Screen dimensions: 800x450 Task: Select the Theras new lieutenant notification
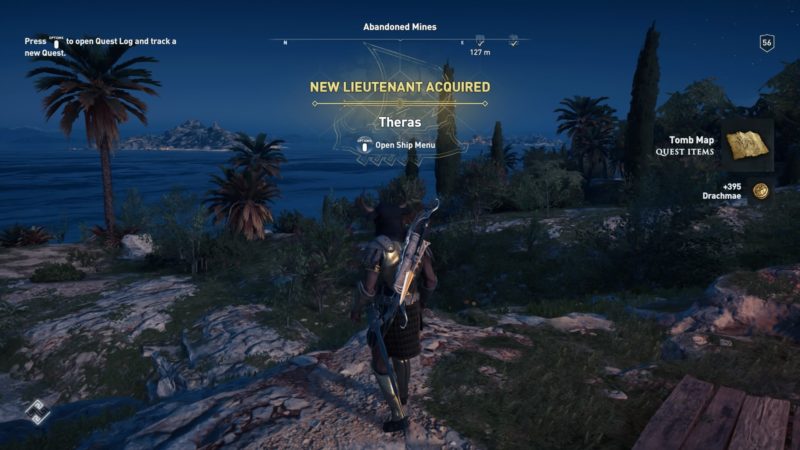pyautogui.click(x=399, y=122)
